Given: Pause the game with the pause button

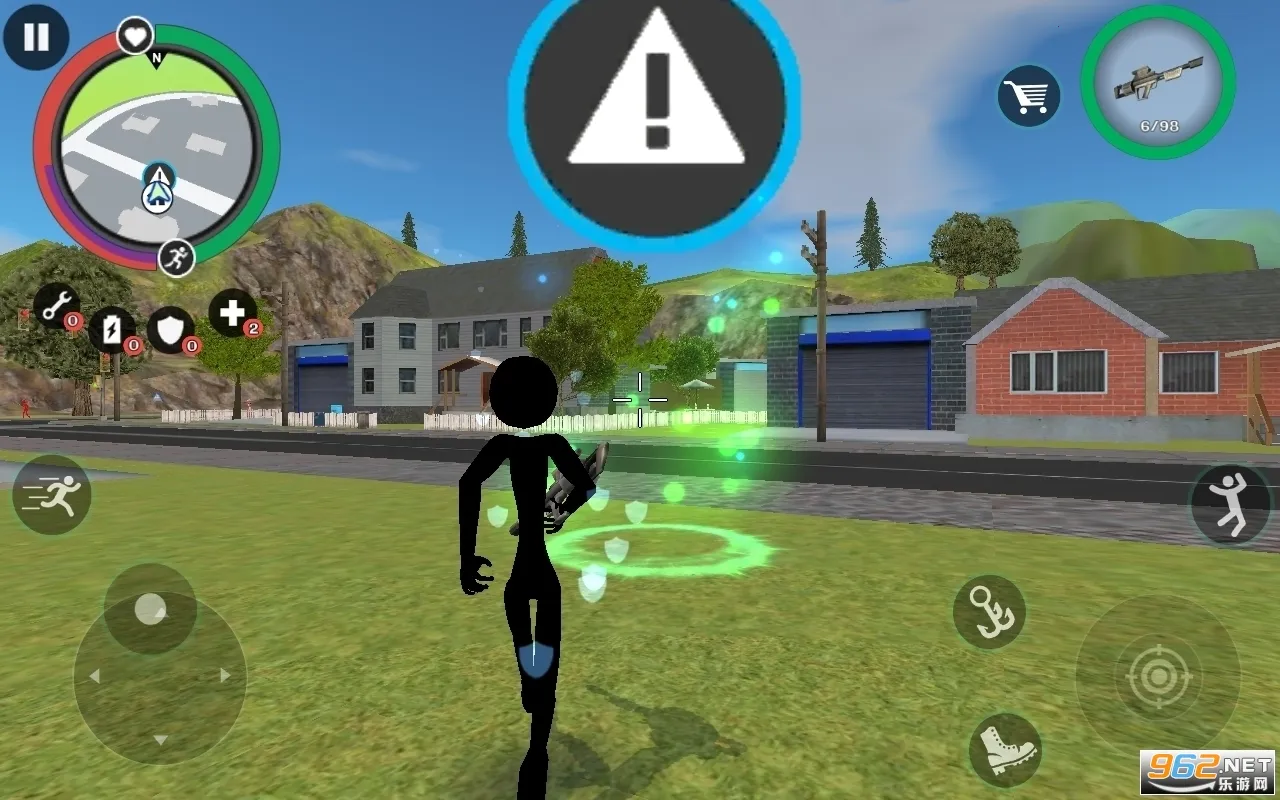Looking at the screenshot, I should tap(36, 38).
